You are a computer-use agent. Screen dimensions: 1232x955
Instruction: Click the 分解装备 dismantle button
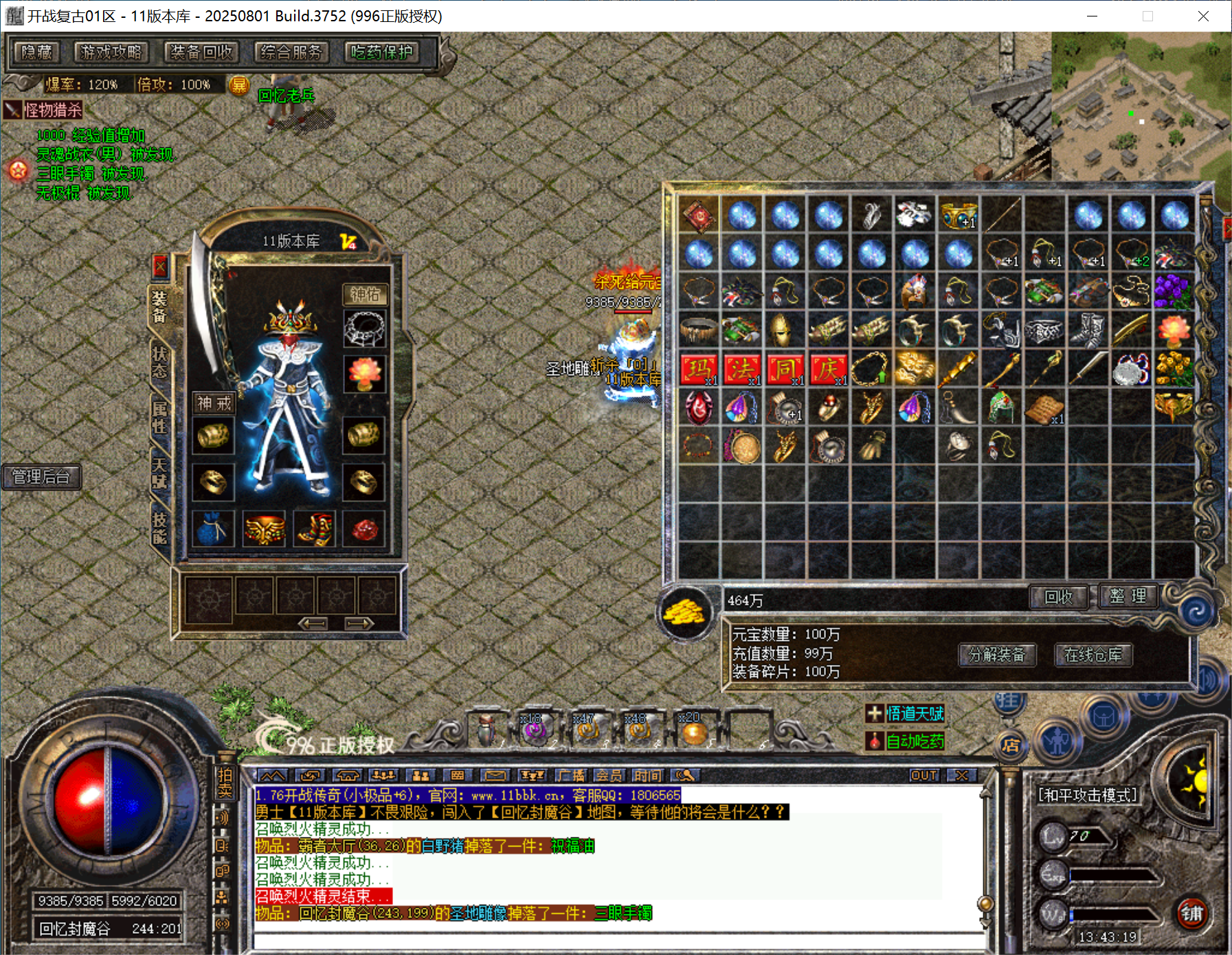[x=996, y=655]
